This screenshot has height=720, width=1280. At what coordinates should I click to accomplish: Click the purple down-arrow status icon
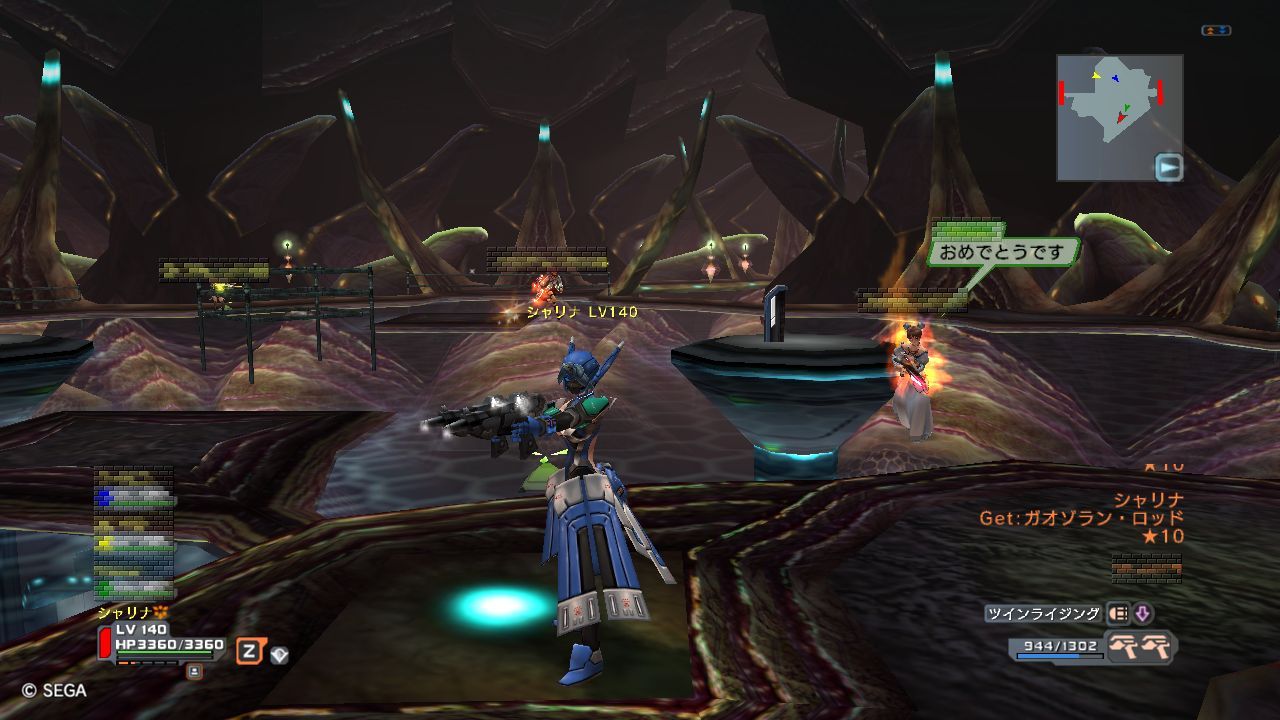coord(1142,614)
